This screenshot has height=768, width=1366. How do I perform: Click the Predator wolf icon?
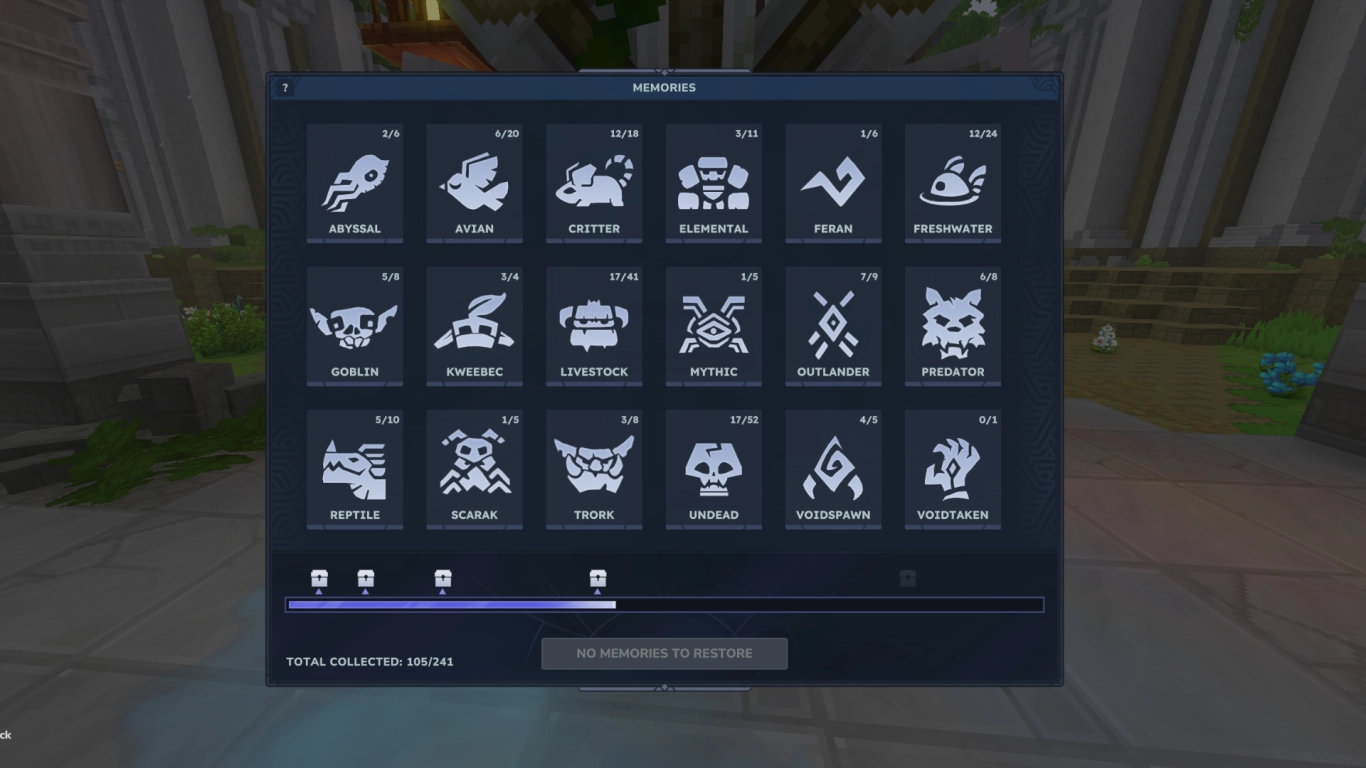(x=952, y=326)
